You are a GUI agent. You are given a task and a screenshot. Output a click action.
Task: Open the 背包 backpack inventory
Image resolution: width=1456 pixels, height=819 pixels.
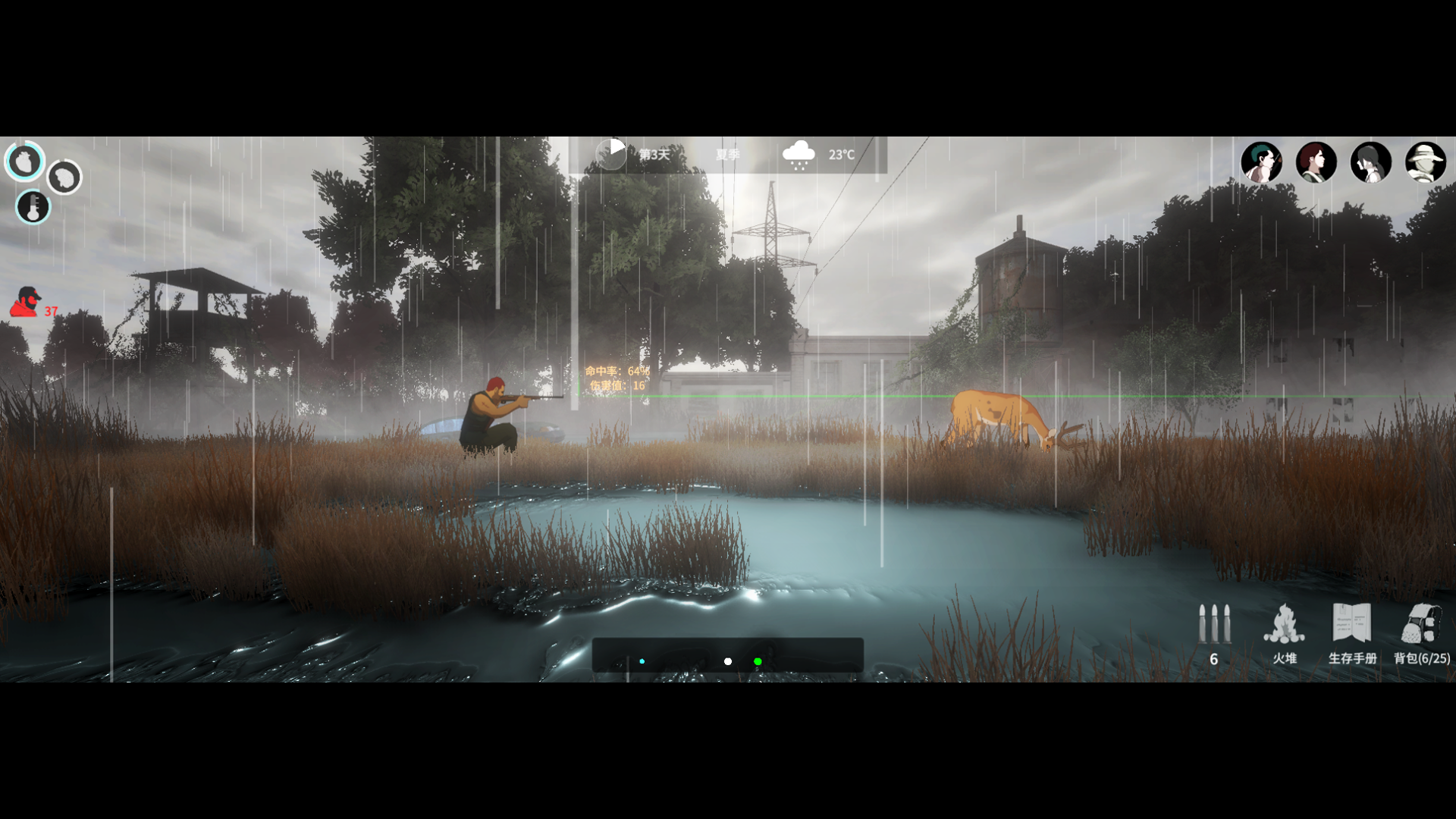[1421, 633]
